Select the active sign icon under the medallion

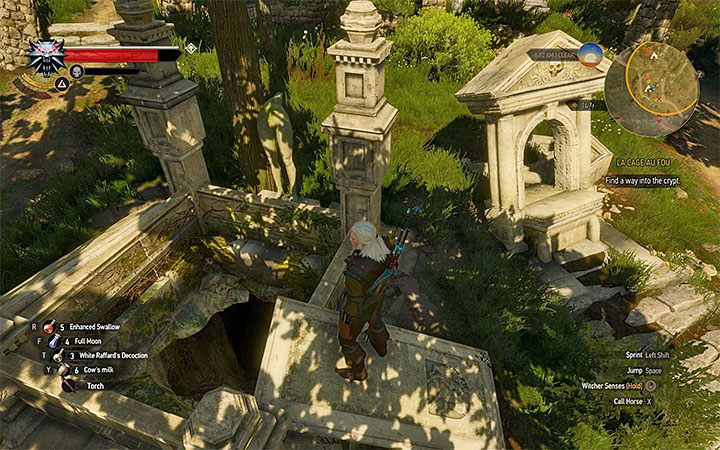[62, 83]
